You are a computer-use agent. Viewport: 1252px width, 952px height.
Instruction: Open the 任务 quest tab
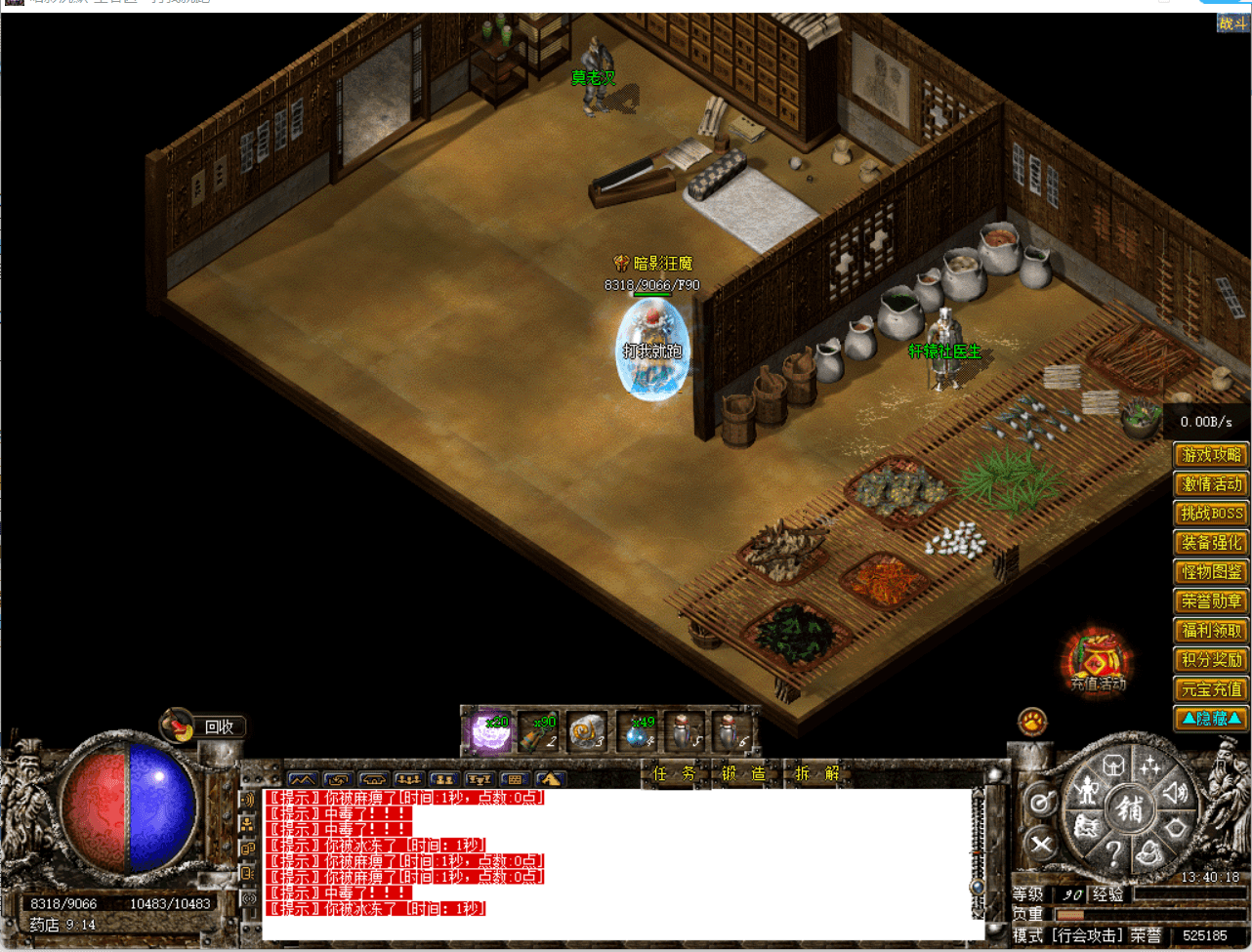click(674, 774)
